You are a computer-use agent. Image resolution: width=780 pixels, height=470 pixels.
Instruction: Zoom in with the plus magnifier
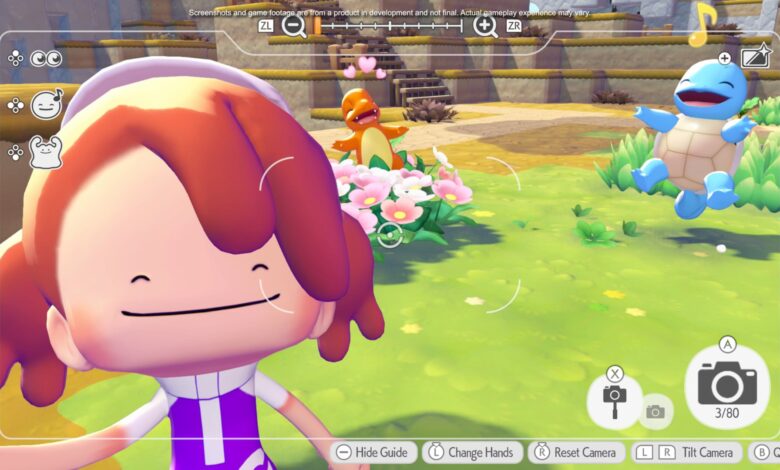485,26
